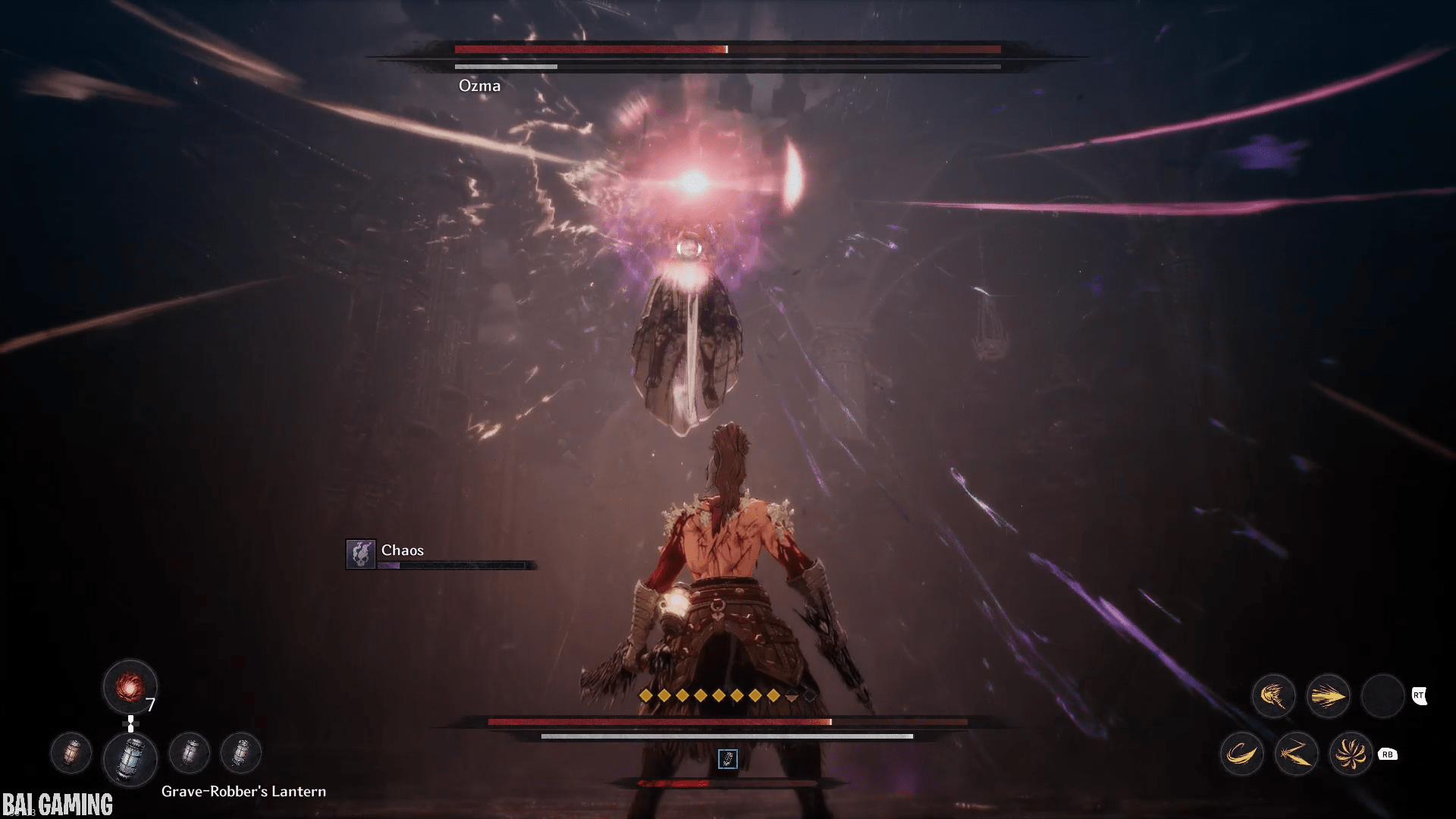The image size is (1456, 819).
Task: Use the red swirling orb healing item
Action: [x=130, y=687]
